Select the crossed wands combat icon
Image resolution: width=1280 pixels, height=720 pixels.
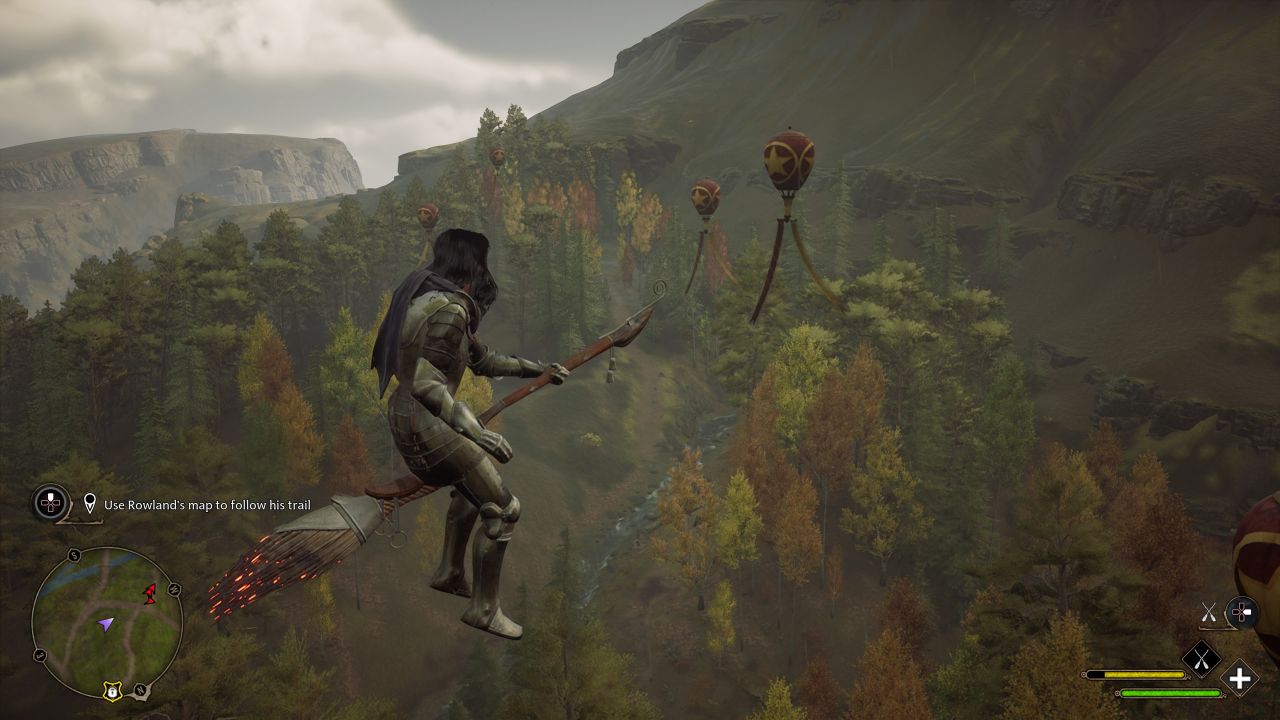1209,612
